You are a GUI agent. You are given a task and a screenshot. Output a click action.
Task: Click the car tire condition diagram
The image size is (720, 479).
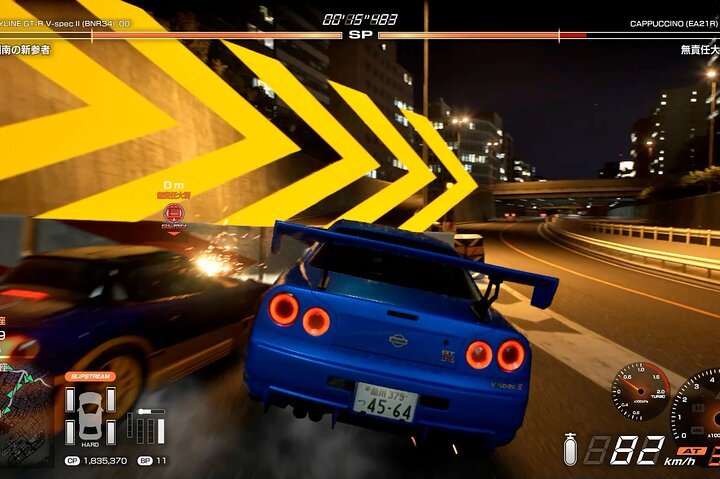coord(89,413)
